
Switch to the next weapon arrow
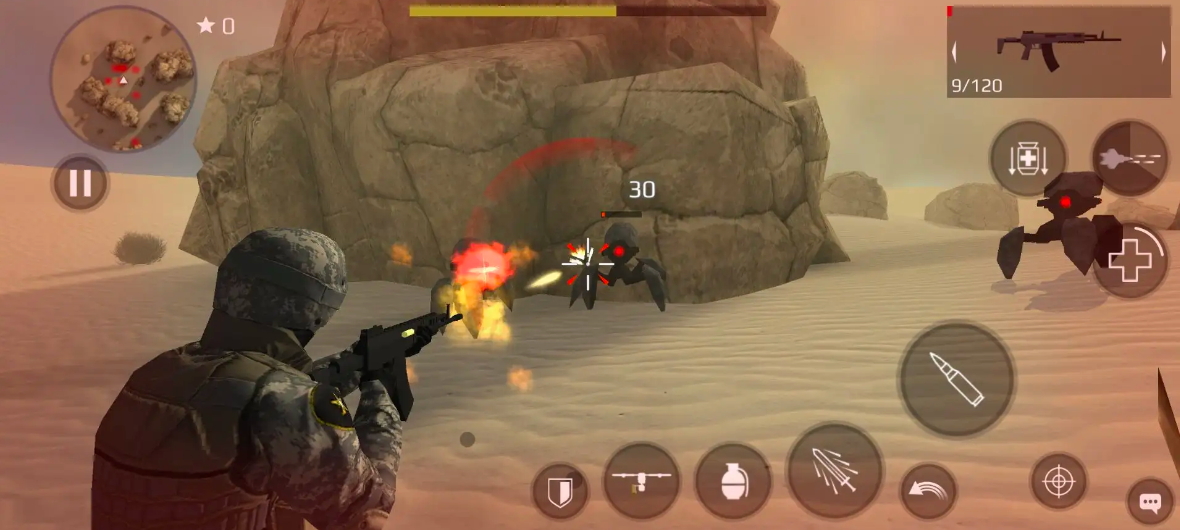click(x=1163, y=52)
